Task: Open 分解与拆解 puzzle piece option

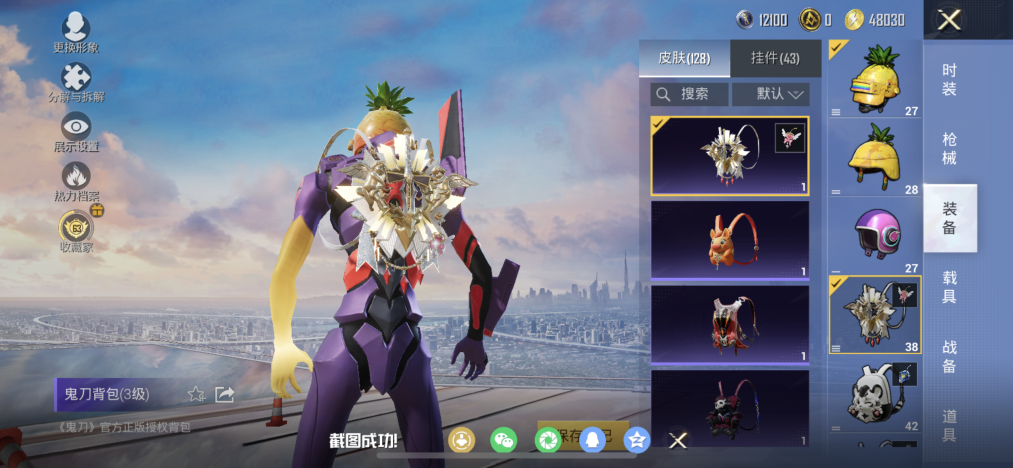Action: pyautogui.click(x=76, y=81)
